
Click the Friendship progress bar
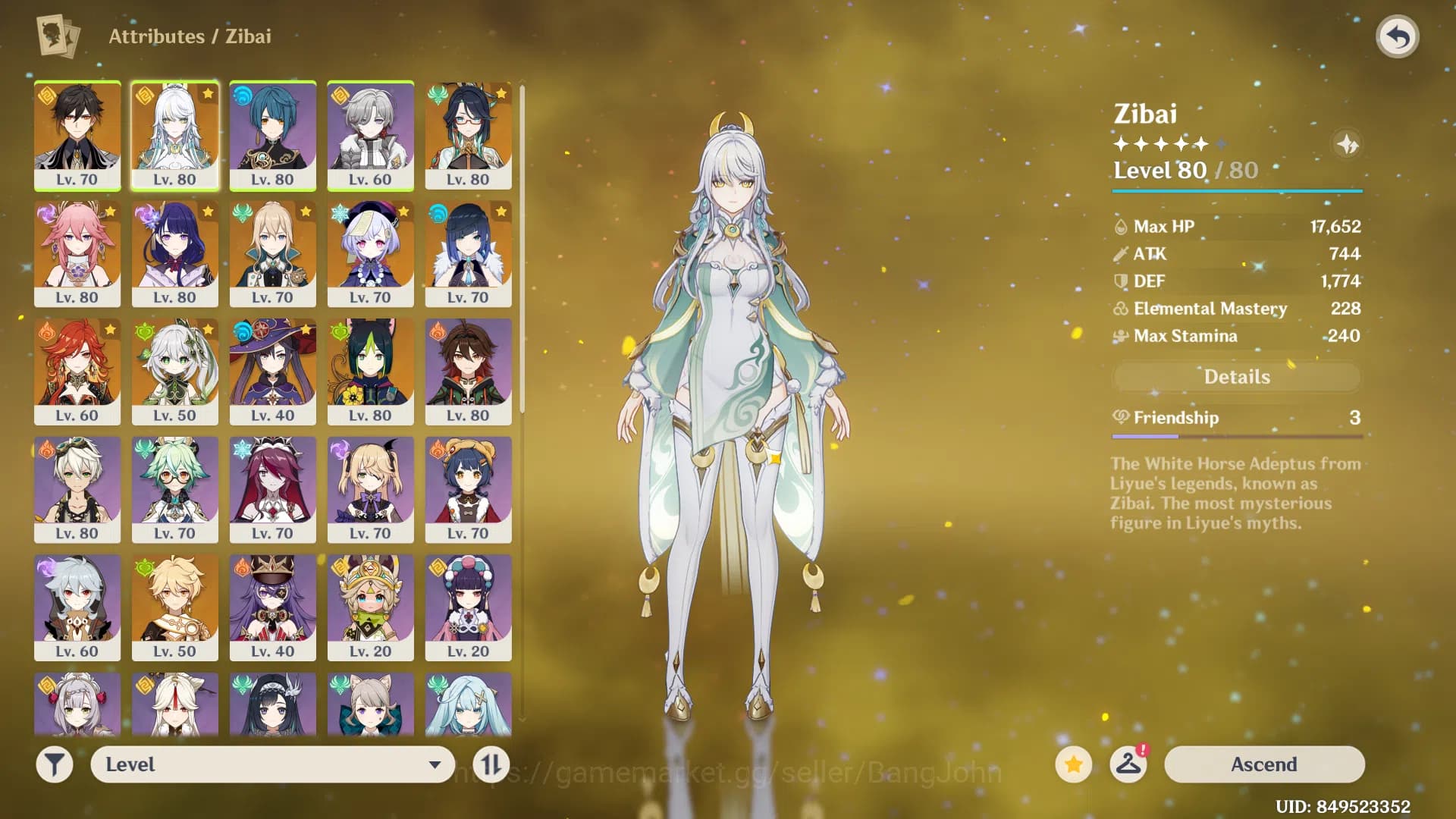(x=1236, y=437)
